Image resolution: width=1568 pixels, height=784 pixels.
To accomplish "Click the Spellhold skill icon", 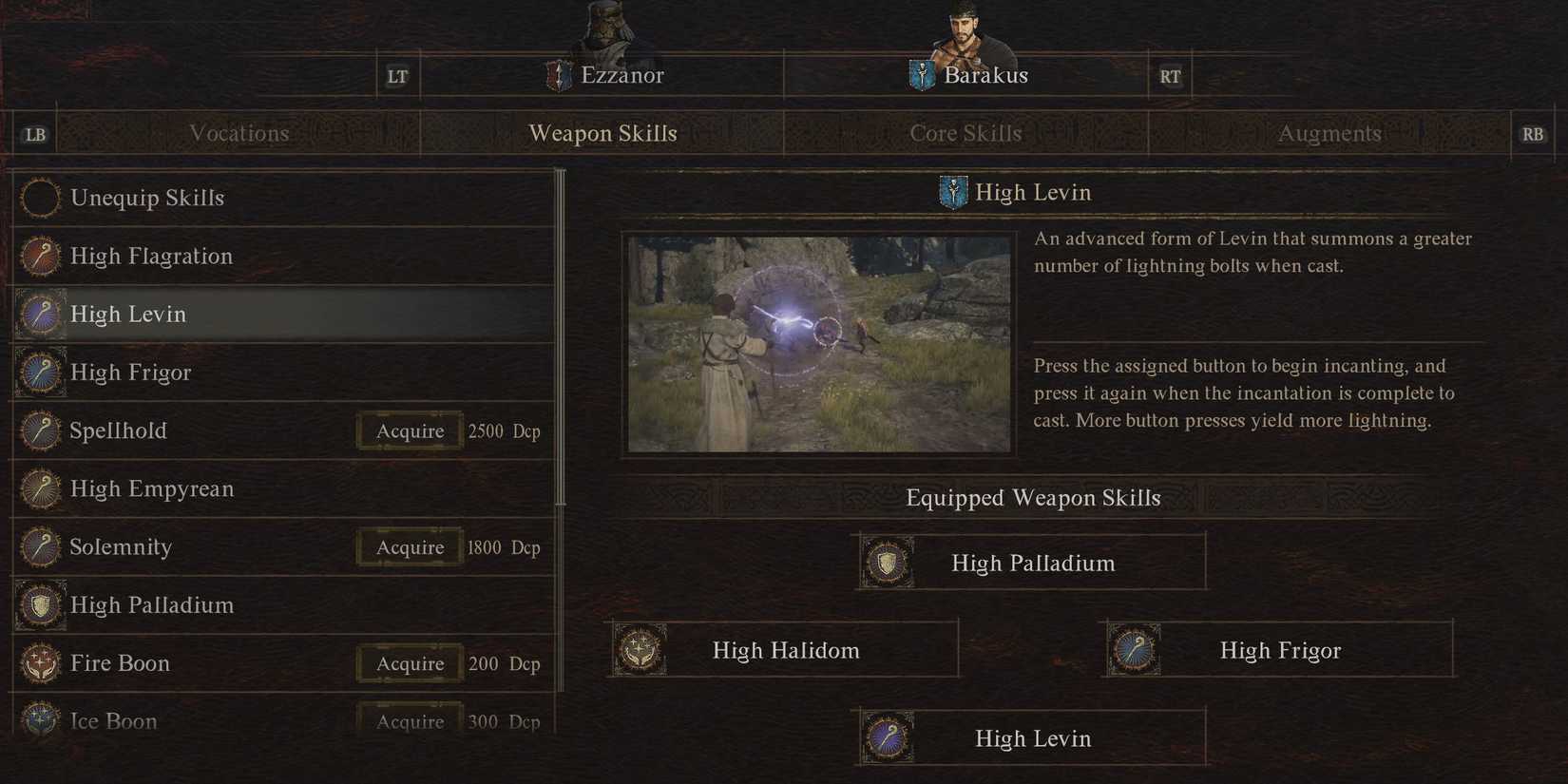I will point(41,430).
